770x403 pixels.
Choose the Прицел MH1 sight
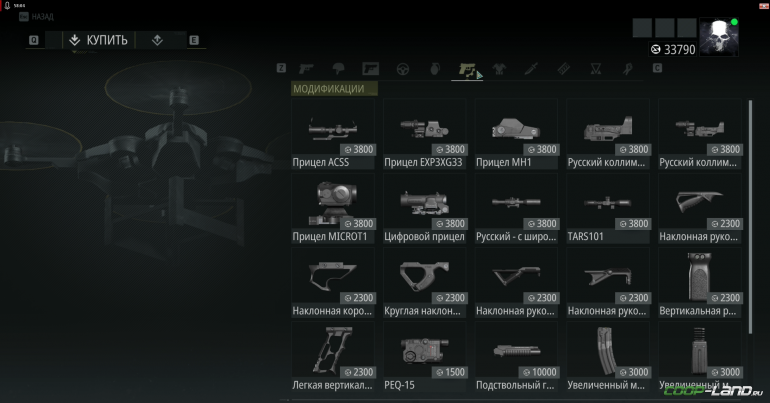(x=517, y=134)
